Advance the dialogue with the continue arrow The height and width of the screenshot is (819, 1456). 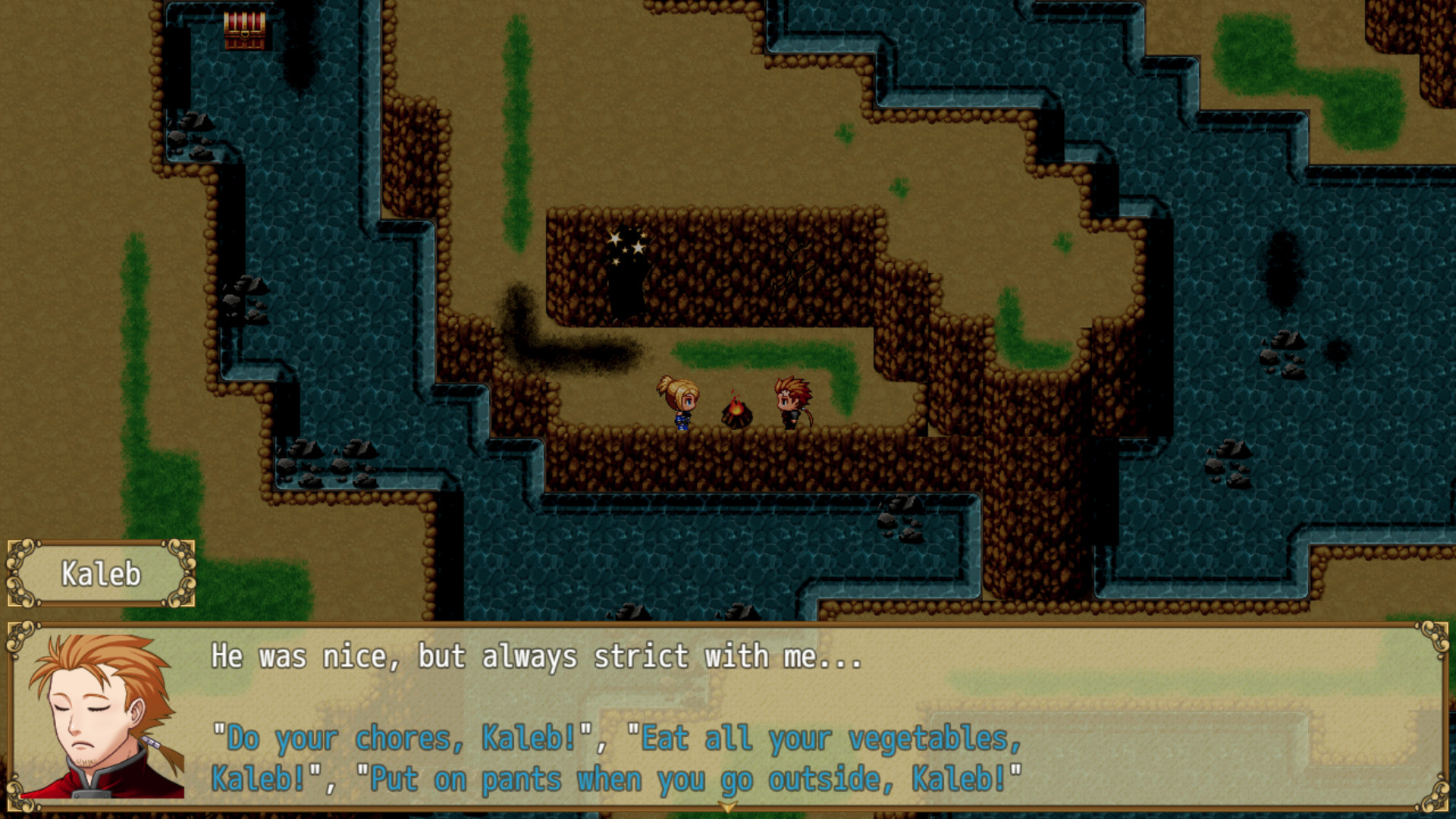[729, 806]
